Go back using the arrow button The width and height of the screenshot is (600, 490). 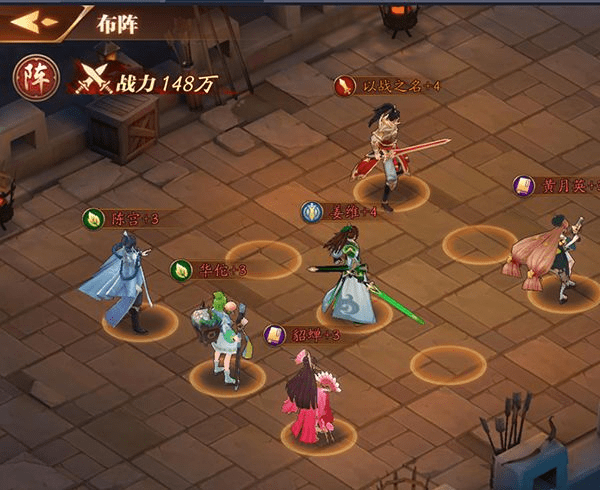(32, 19)
